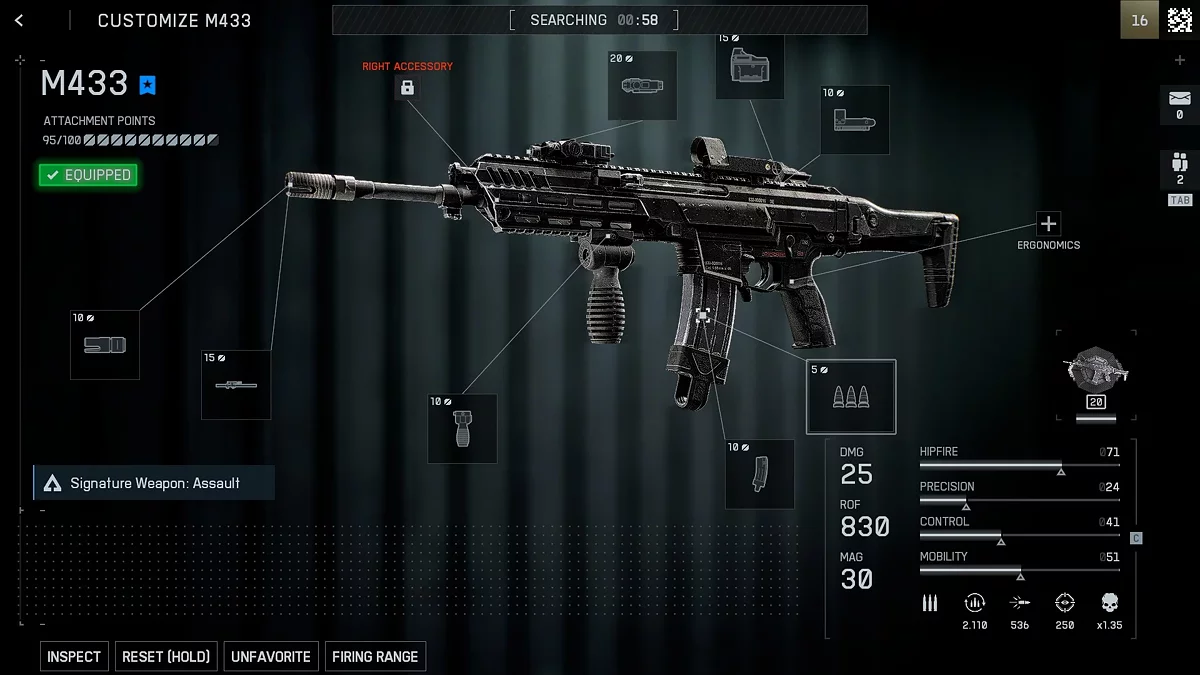
Task: Select the magazine attachment slot
Action: pos(760,474)
